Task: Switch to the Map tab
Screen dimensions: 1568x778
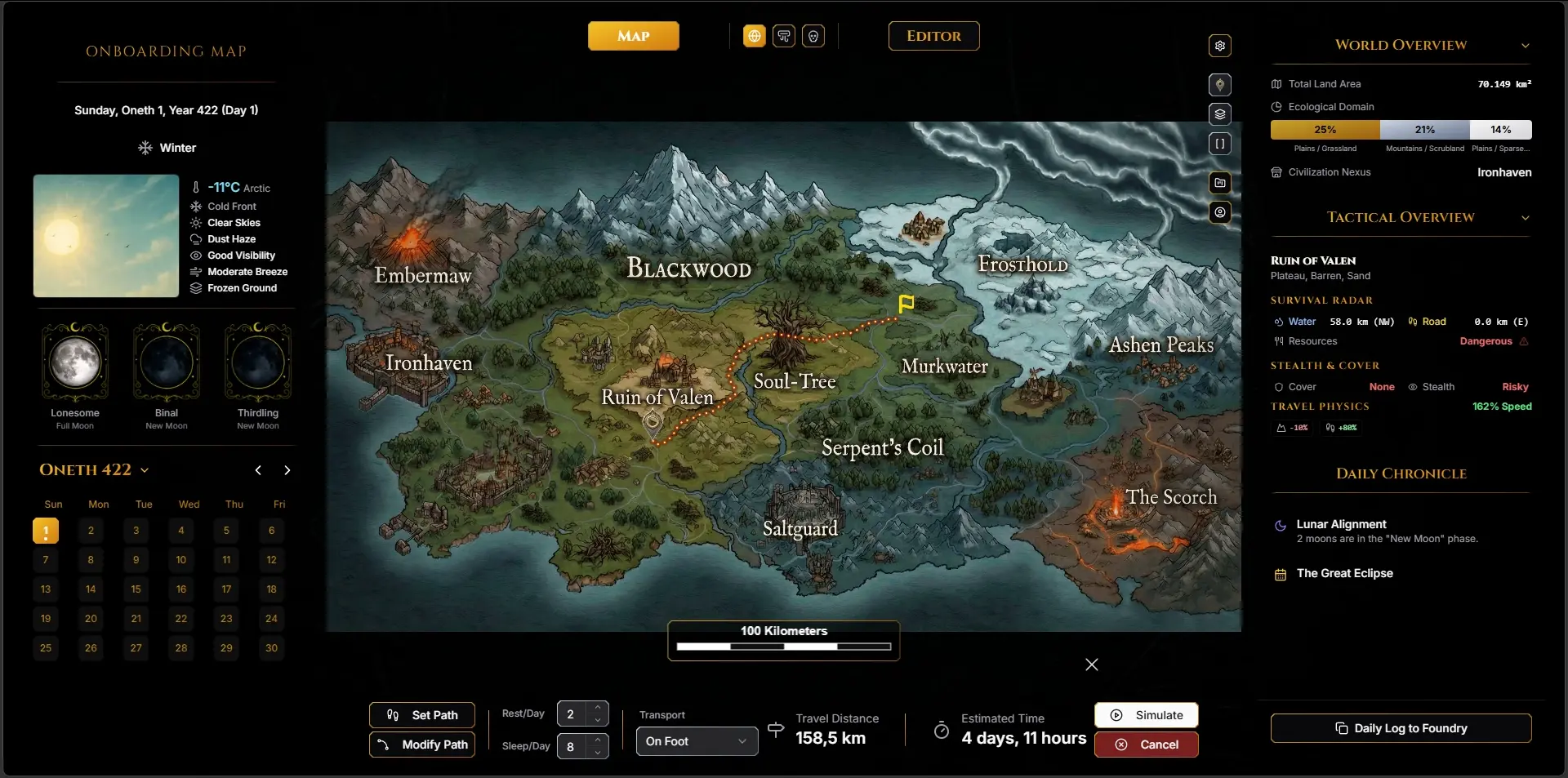Action: coord(633,36)
